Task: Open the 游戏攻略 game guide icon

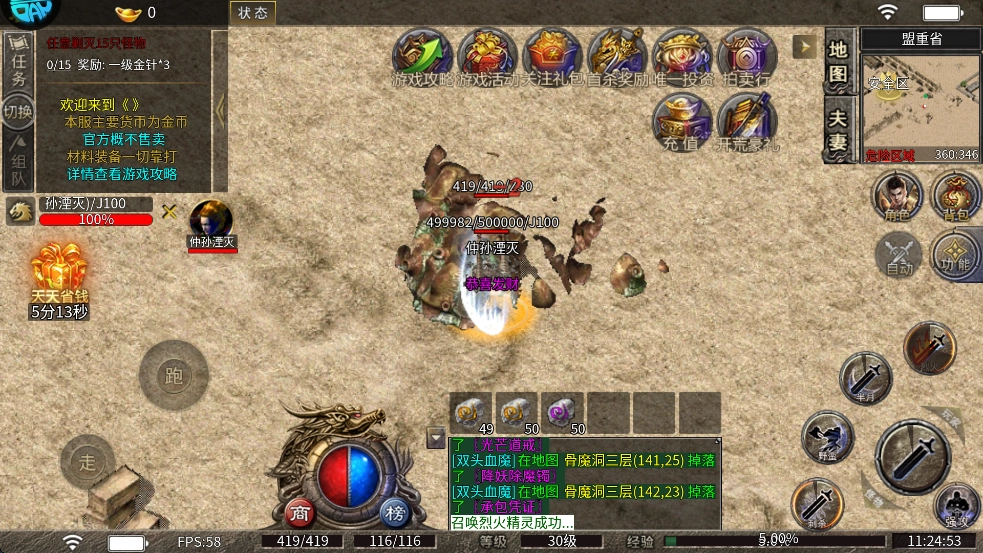Action: click(422, 55)
